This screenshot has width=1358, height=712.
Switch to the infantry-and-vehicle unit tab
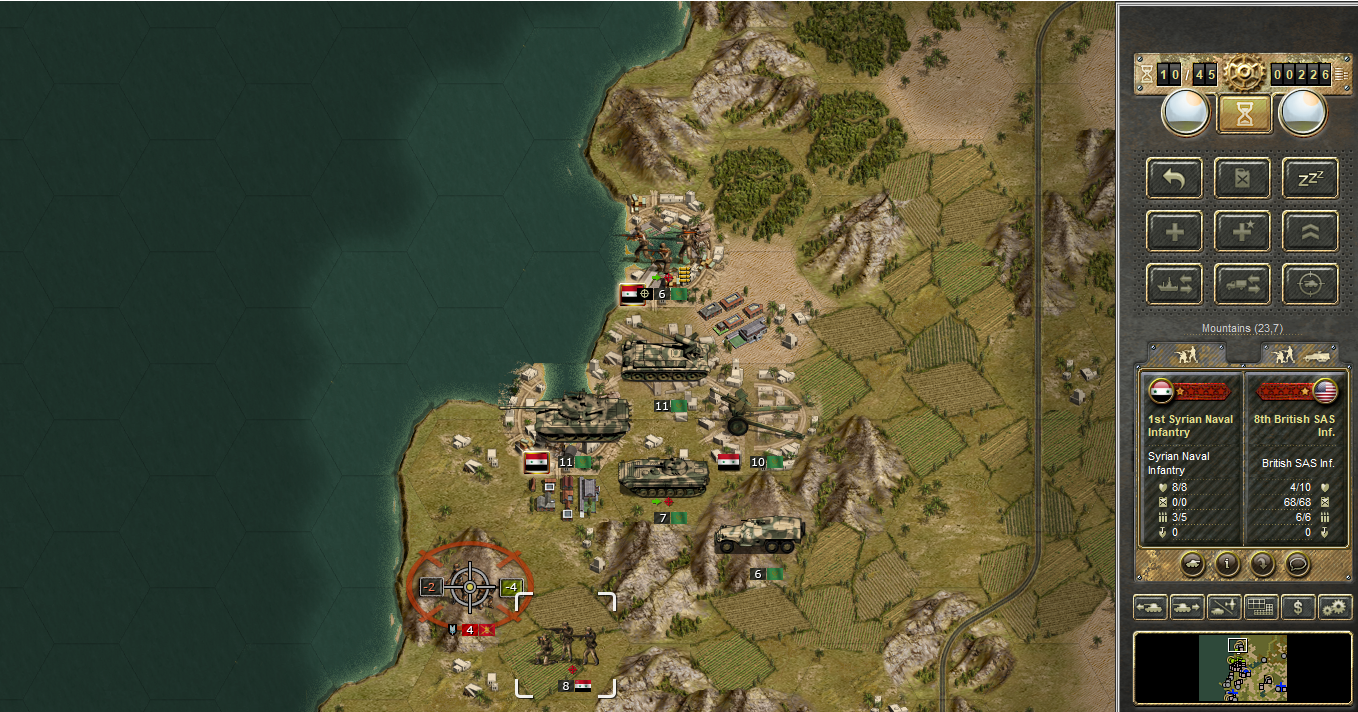[1300, 354]
